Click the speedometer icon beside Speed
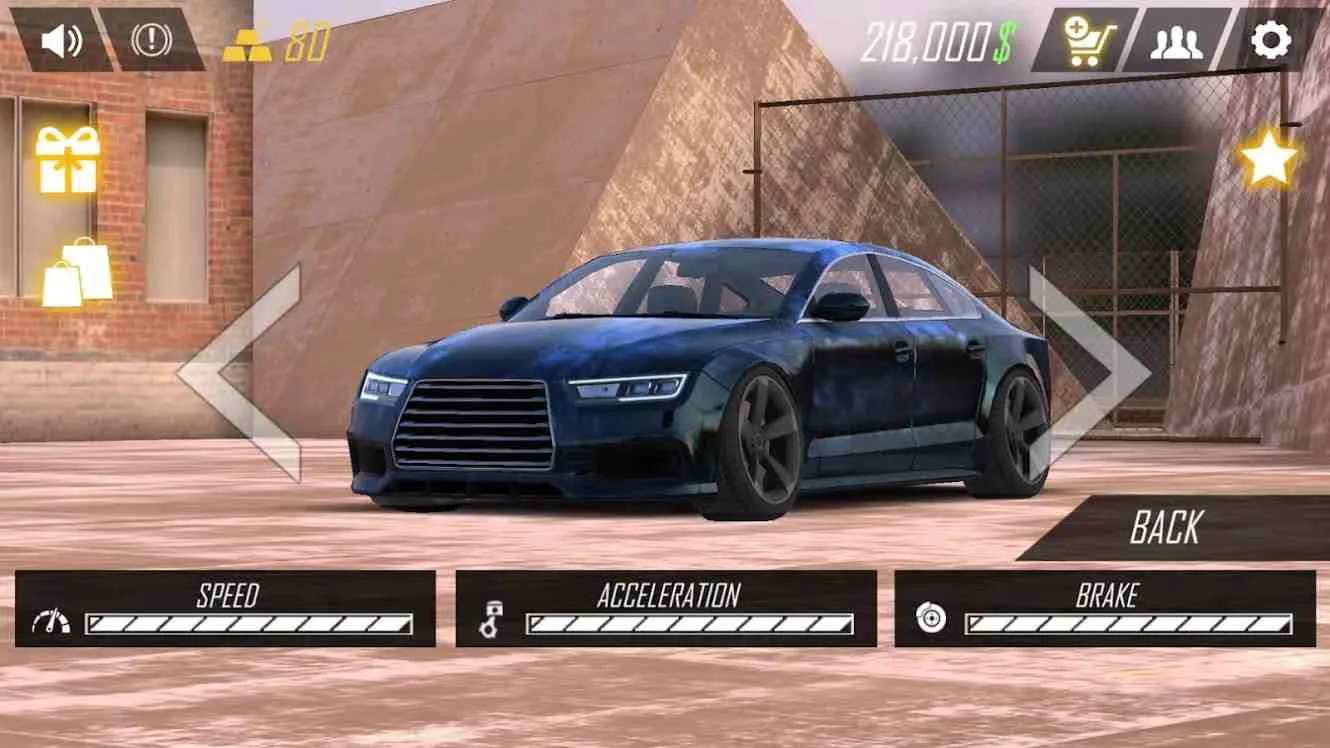This screenshot has height=748, width=1330. [53, 622]
